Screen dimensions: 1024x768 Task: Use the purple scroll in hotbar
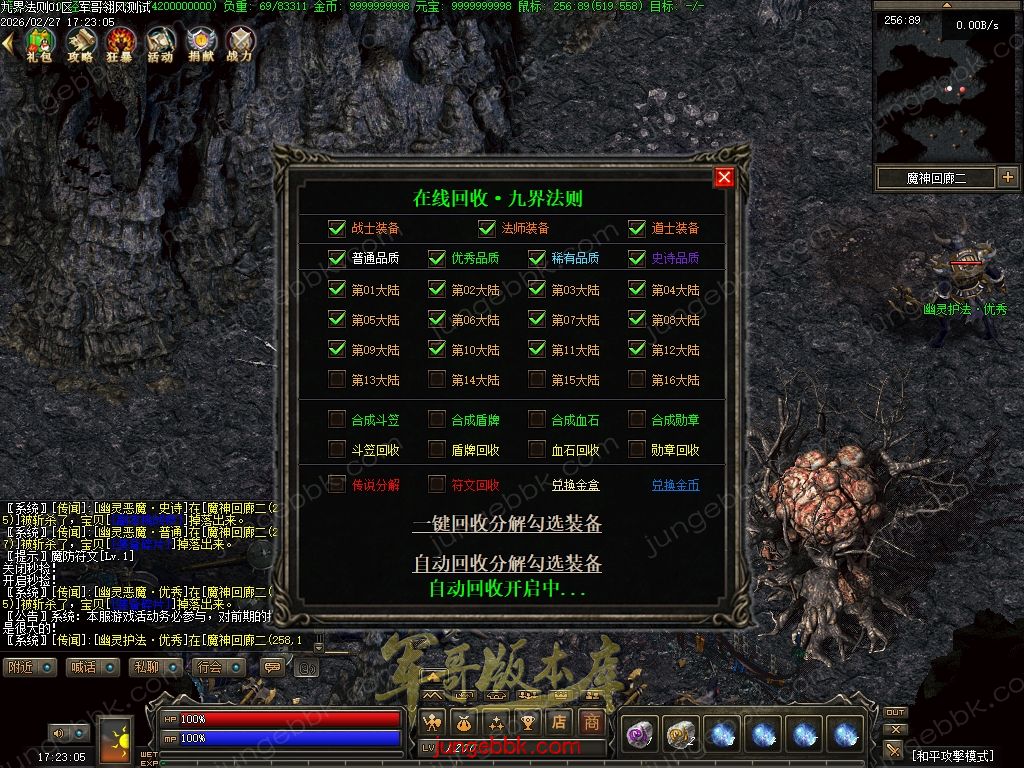638,735
